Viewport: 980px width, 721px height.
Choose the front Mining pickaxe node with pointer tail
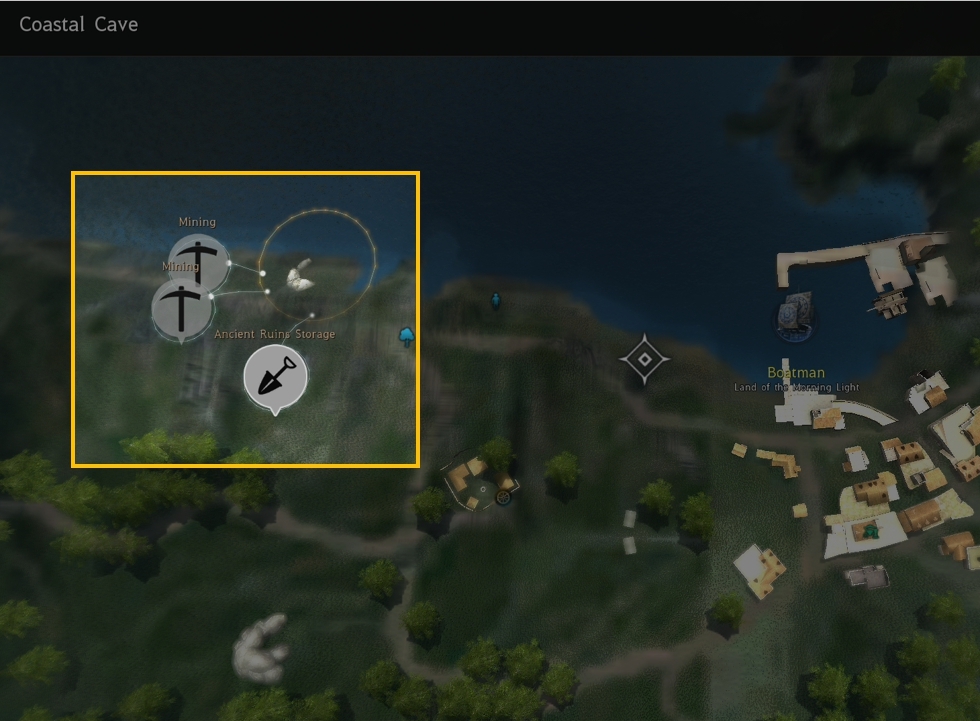click(182, 307)
